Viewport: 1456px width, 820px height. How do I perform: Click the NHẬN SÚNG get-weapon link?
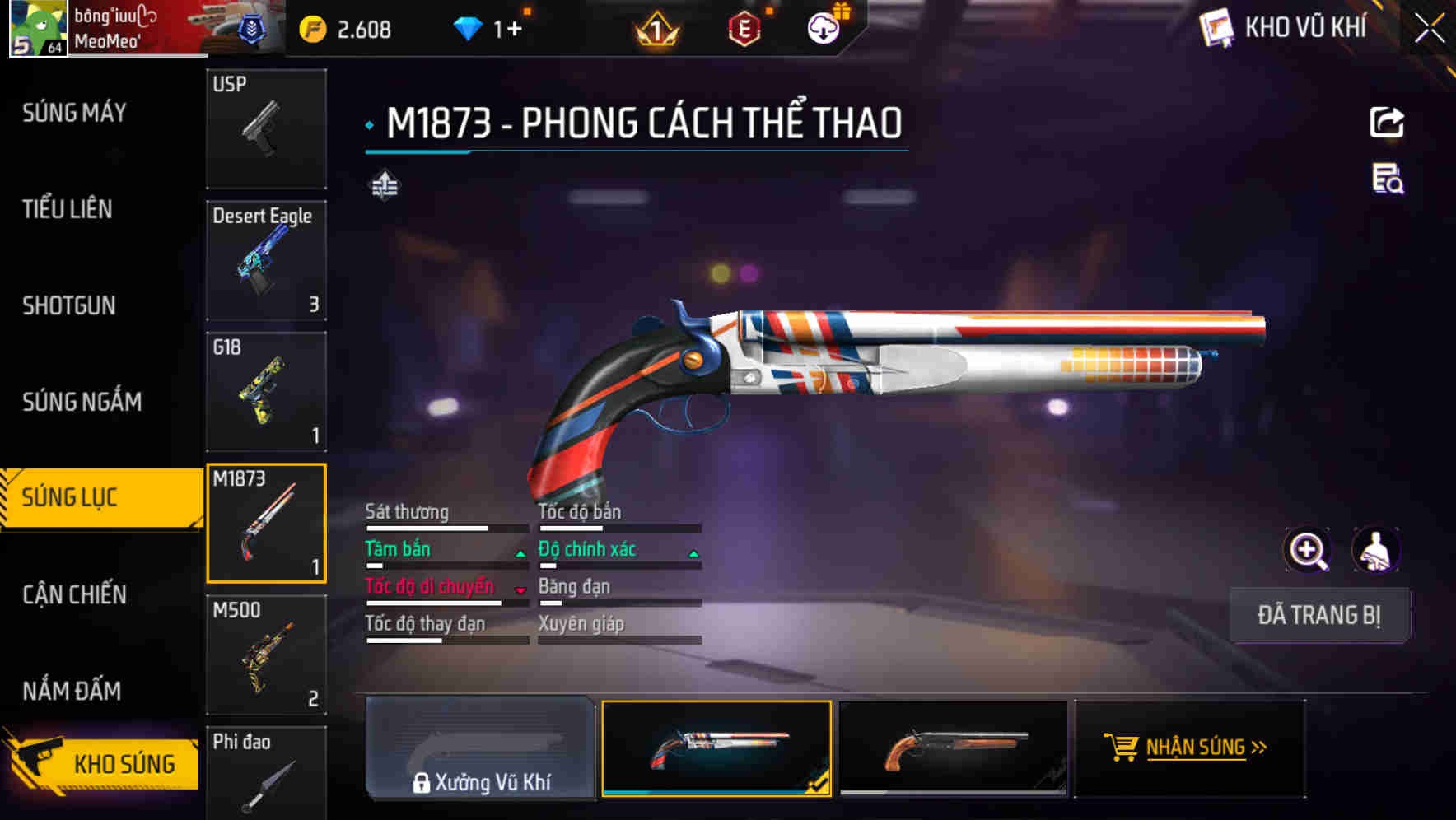(1194, 748)
